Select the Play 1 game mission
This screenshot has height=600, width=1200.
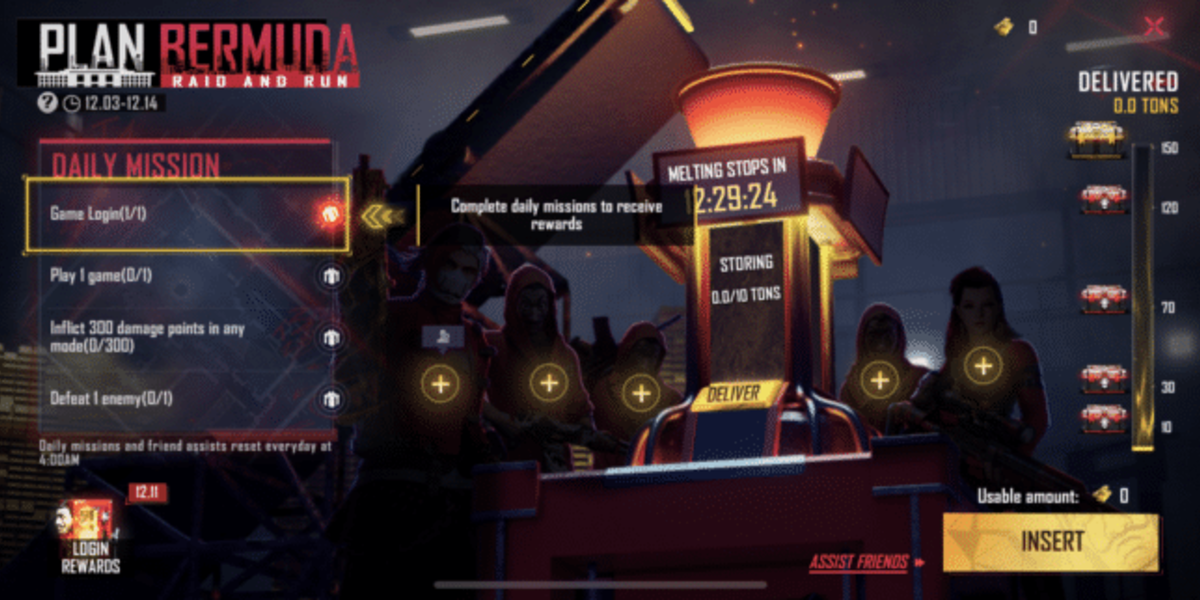pyautogui.click(x=190, y=275)
